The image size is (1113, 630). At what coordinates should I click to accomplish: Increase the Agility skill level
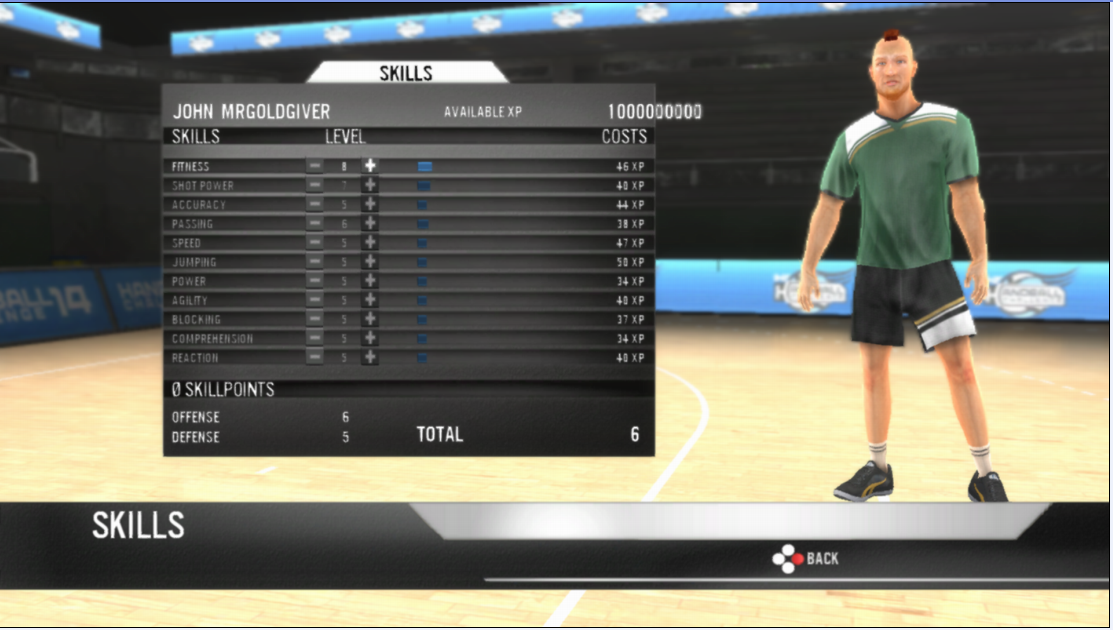370,300
